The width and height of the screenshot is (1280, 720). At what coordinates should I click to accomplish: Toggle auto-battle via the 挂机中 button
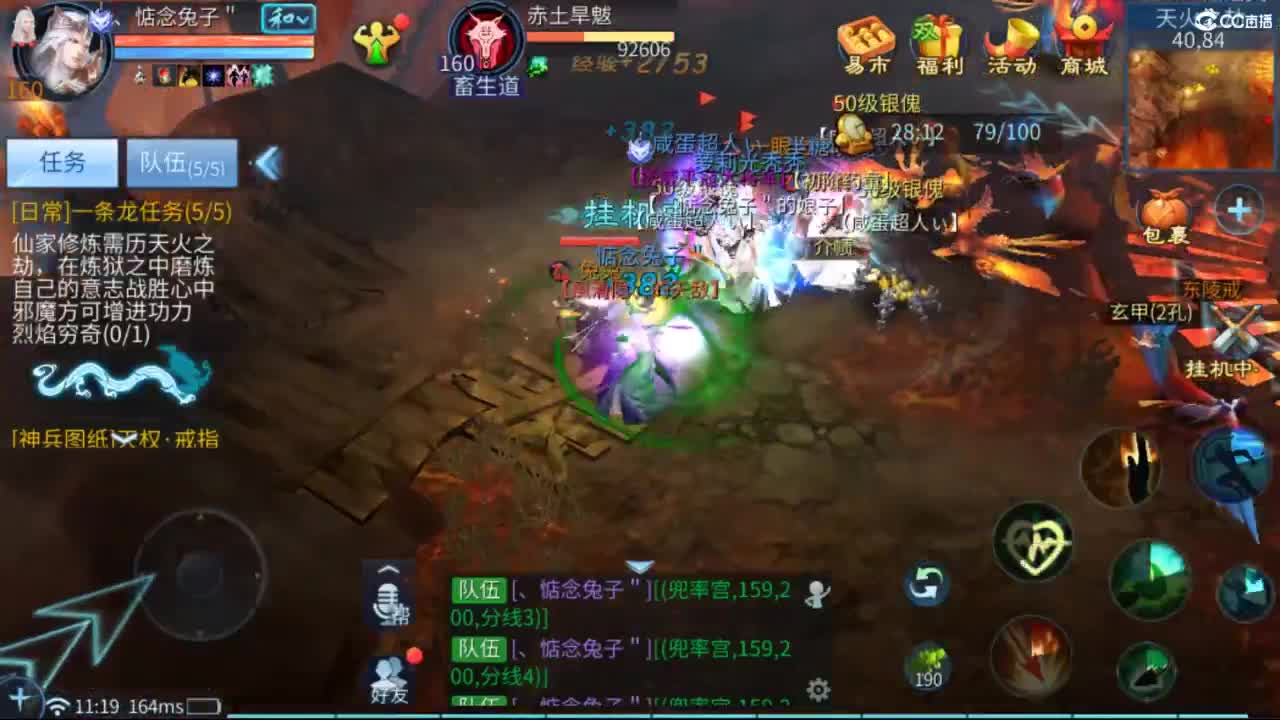click(1218, 370)
